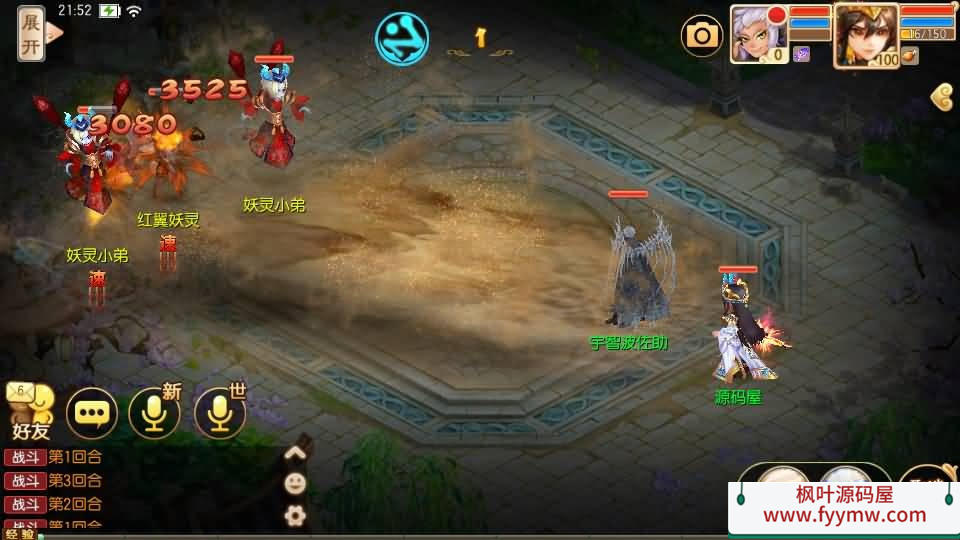Open the chat speech bubble button
The width and height of the screenshot is (960, 540).
(91, 413)
